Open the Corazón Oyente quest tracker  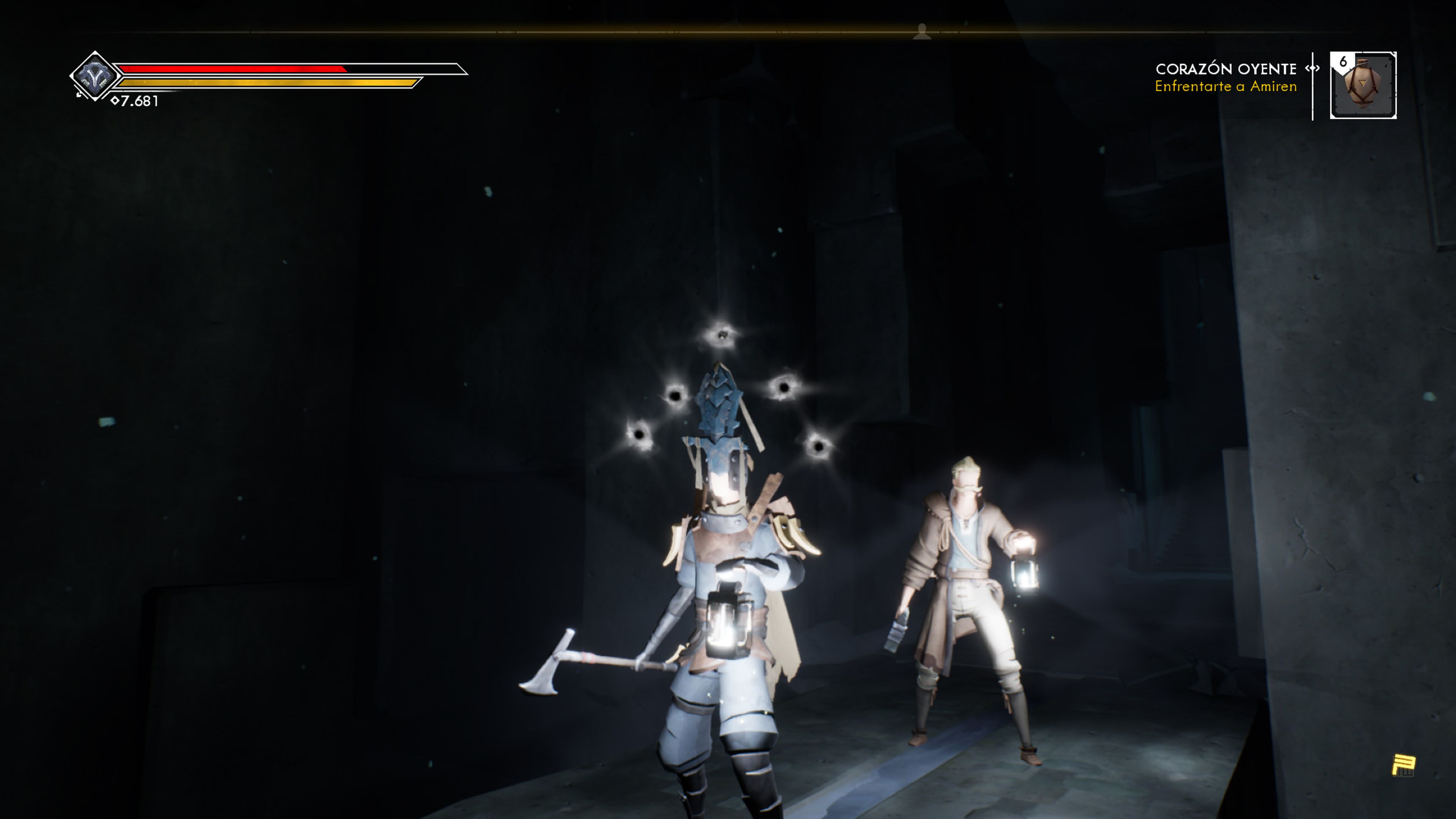(x=1225, y=77)
